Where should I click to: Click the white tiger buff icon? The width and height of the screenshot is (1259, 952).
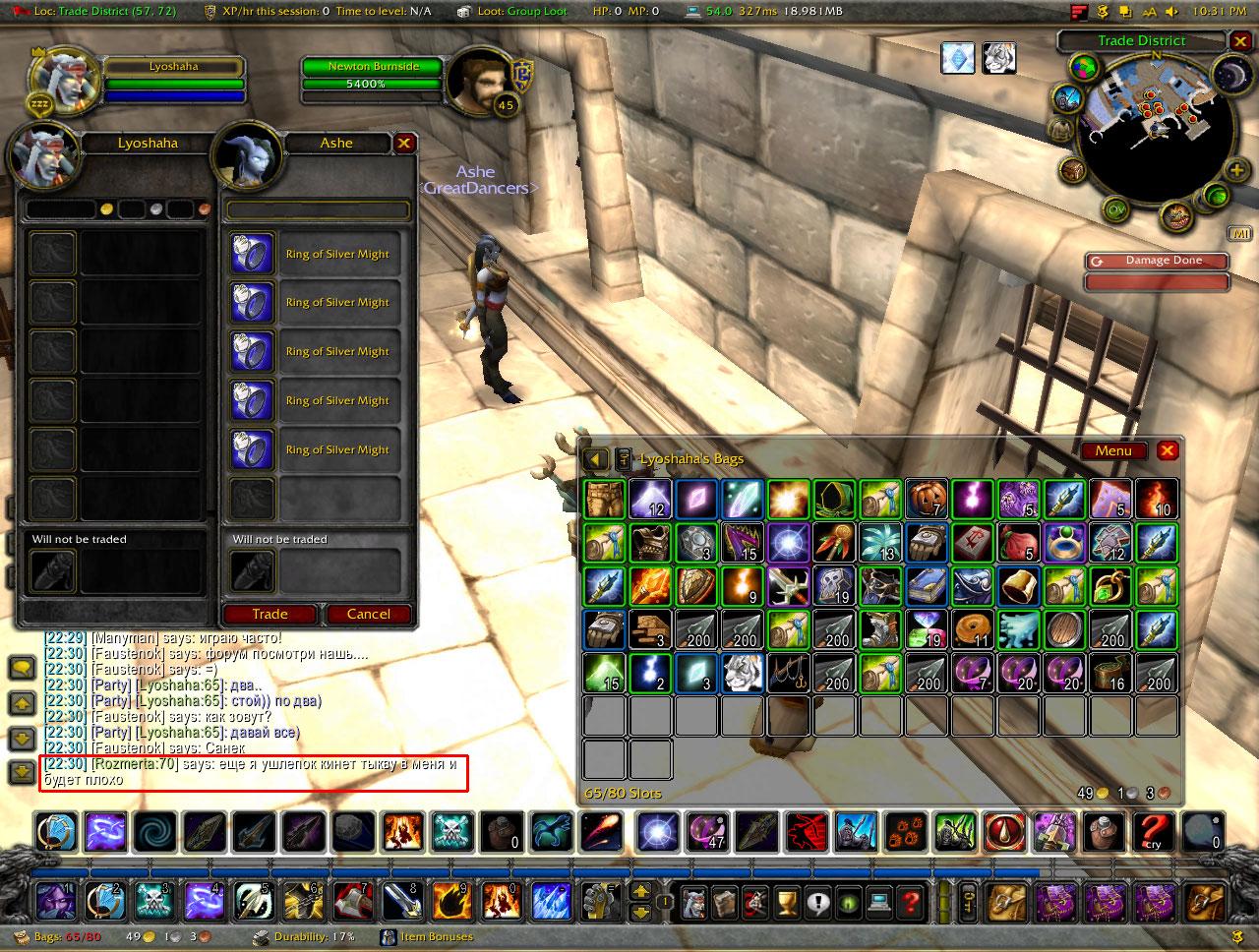pos(998,58)
